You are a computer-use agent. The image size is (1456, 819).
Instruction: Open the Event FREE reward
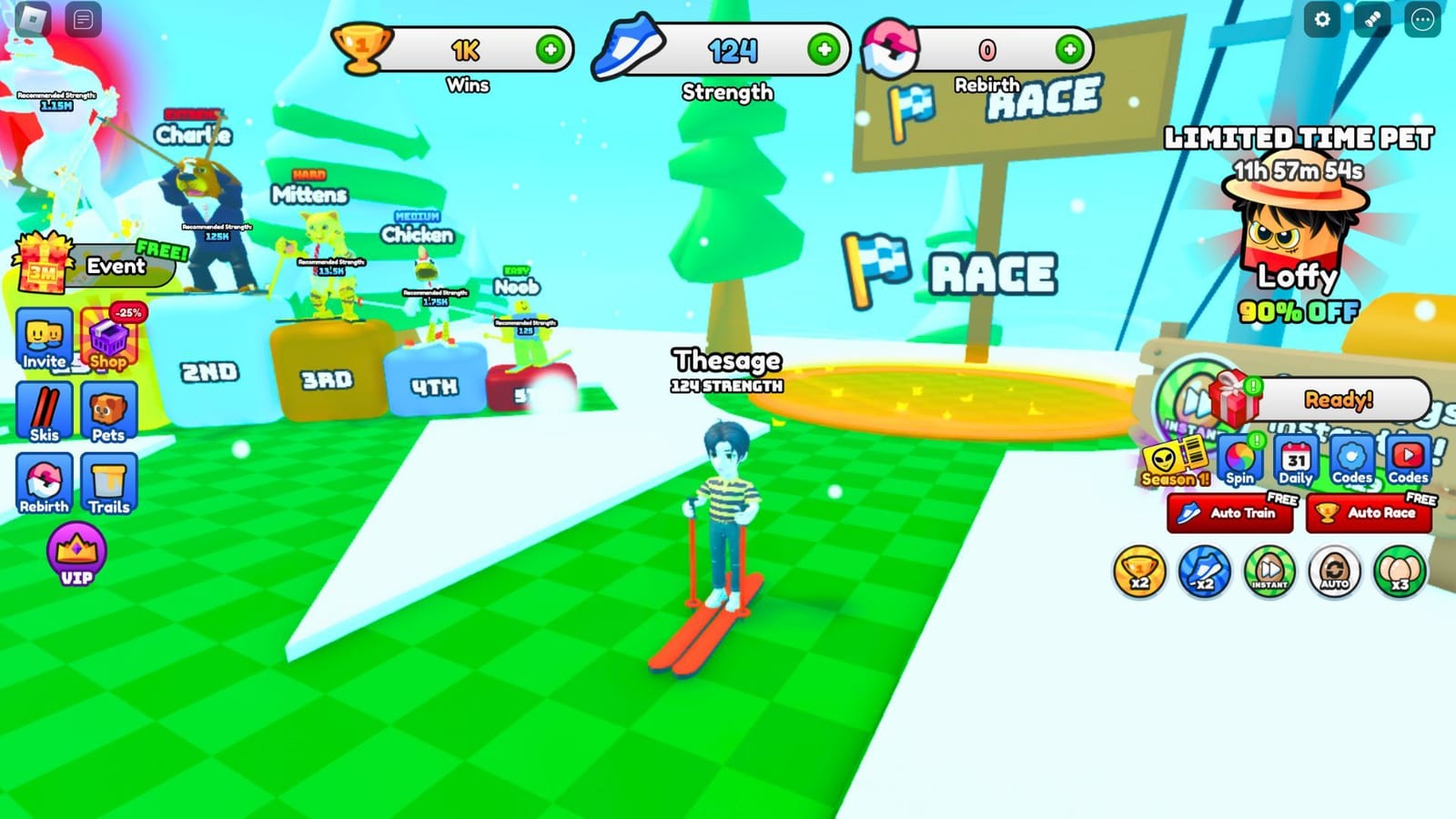(112, 267)
